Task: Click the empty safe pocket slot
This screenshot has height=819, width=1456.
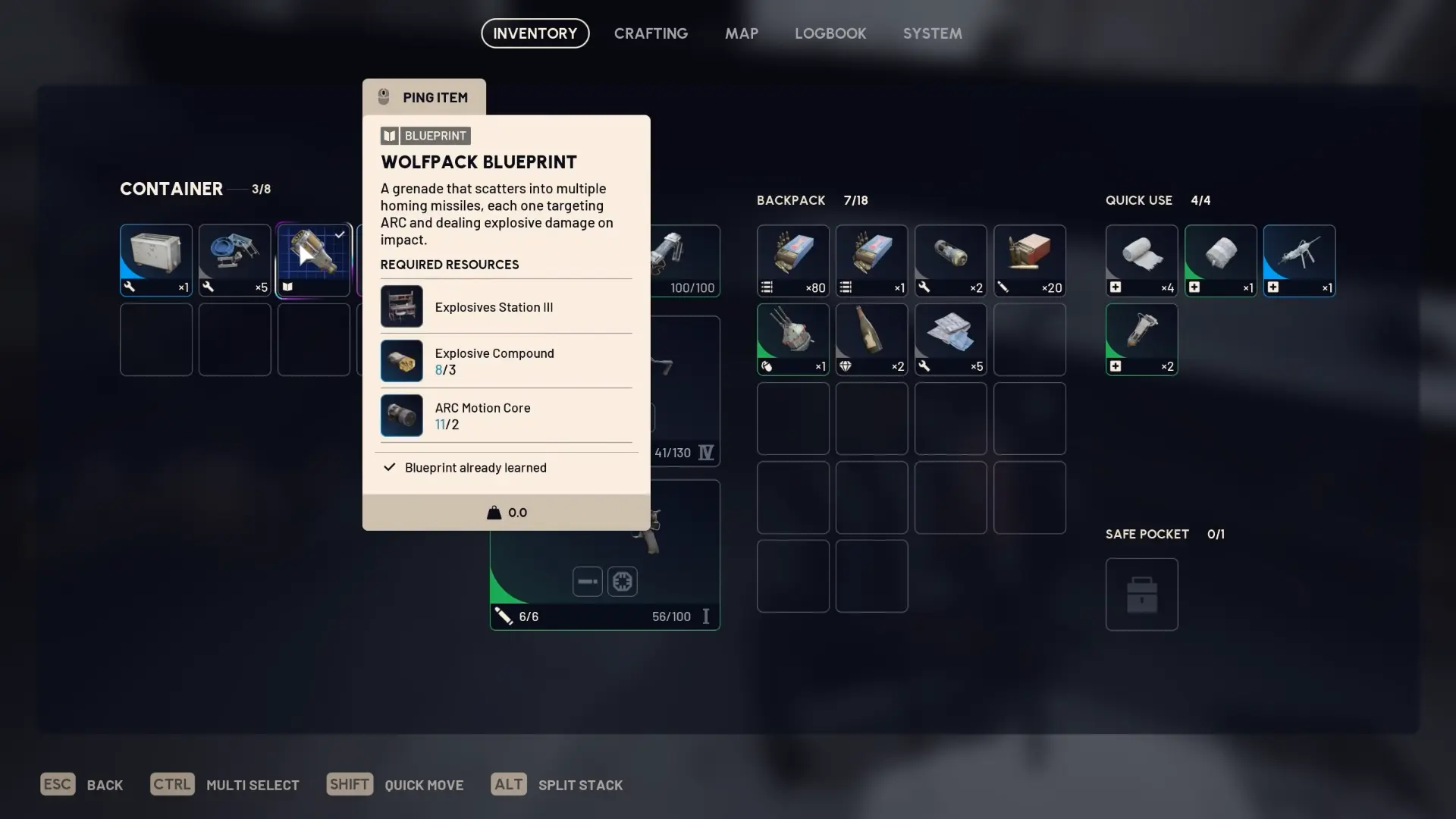Action: pos(1141,595)
